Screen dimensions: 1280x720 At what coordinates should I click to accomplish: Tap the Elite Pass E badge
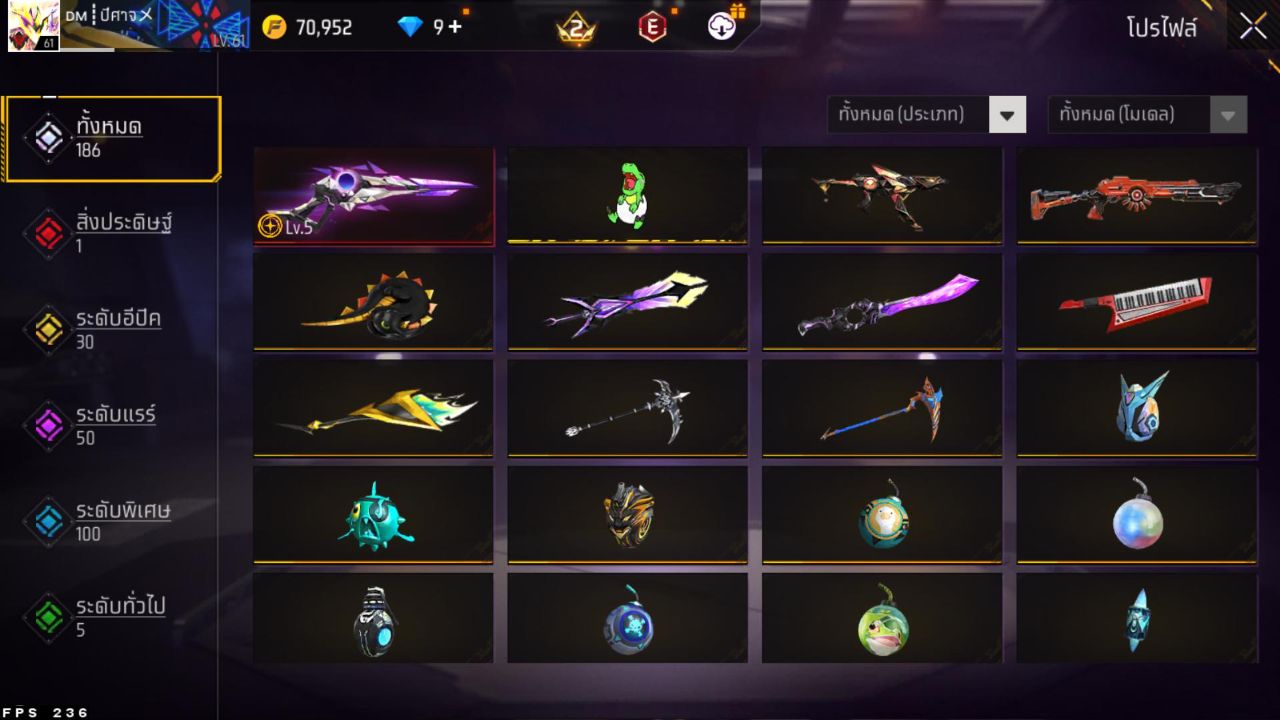pos(652,27)
